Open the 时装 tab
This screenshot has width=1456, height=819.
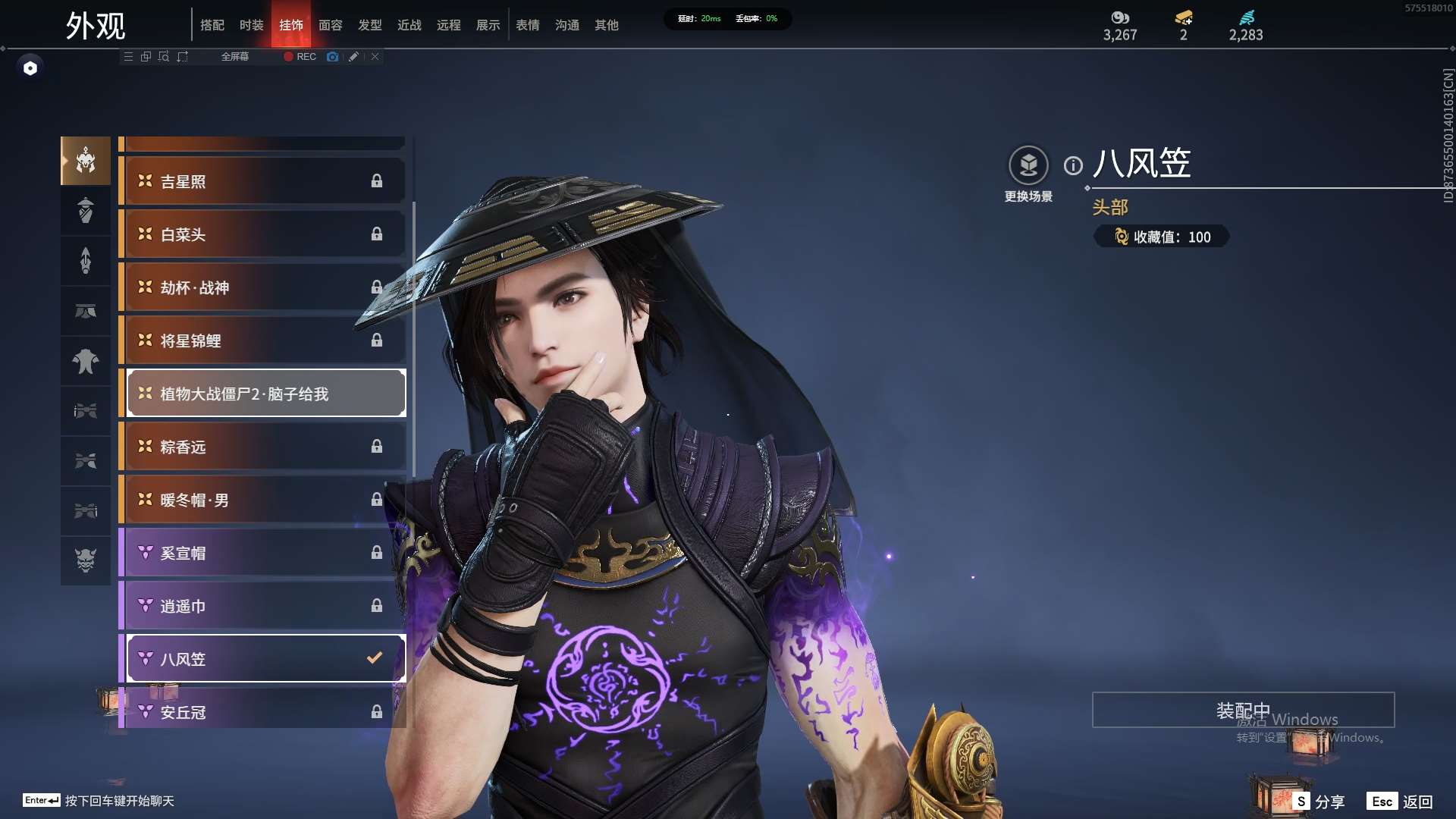(x=252, y=25)
